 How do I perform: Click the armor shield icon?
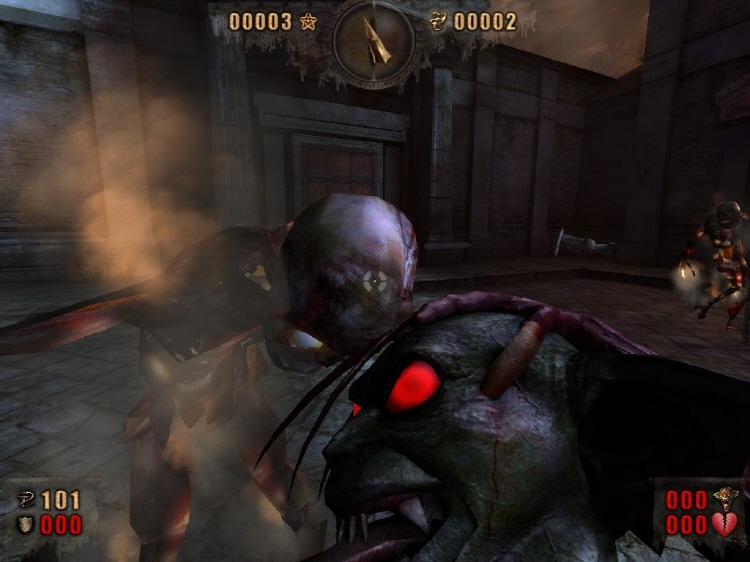coord(27,523)
